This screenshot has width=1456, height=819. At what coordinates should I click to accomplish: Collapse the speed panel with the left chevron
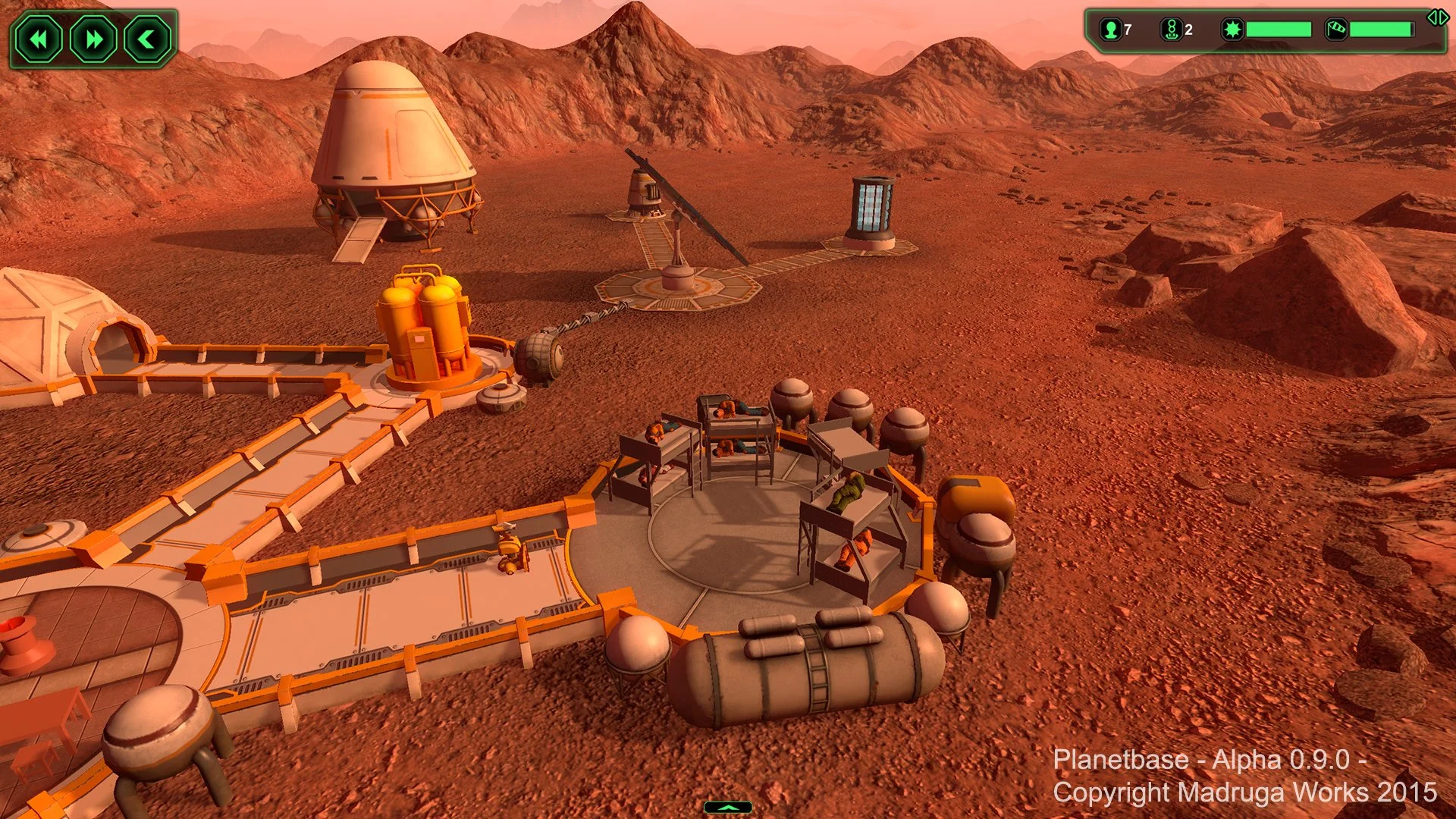[x=147, y=39]
